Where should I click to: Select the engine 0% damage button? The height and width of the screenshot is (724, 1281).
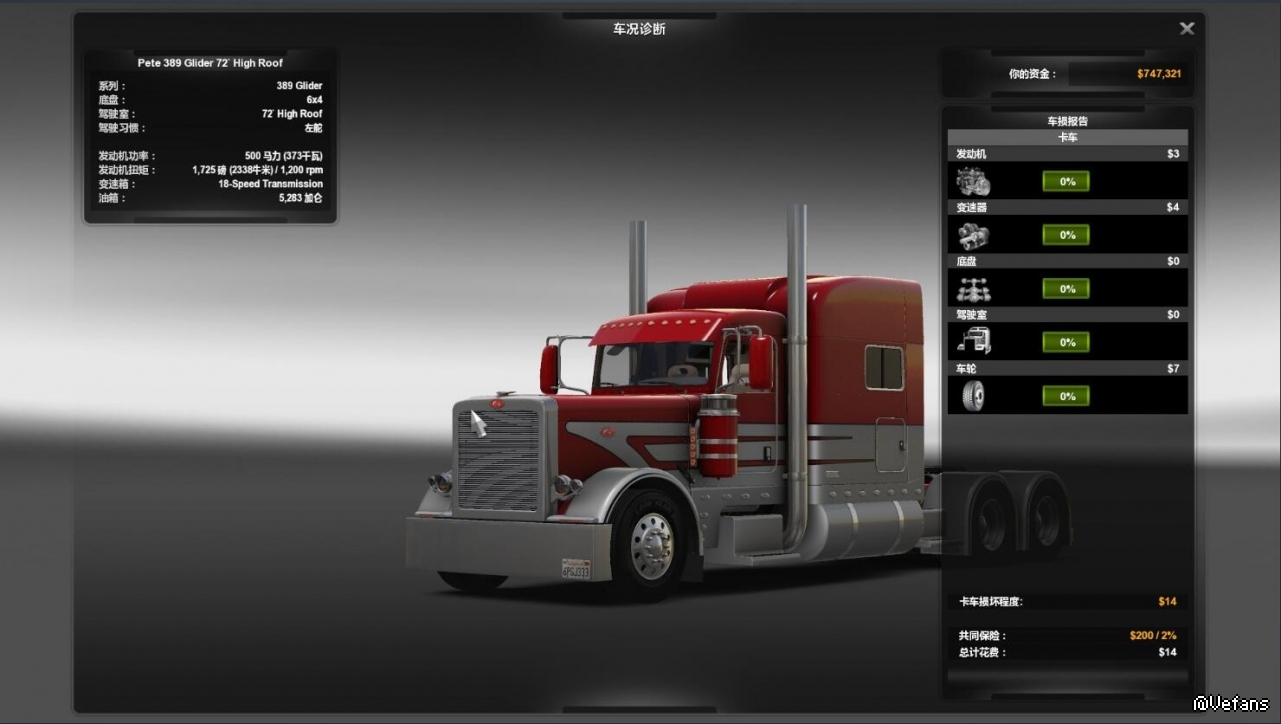(x=1066, y=182)
